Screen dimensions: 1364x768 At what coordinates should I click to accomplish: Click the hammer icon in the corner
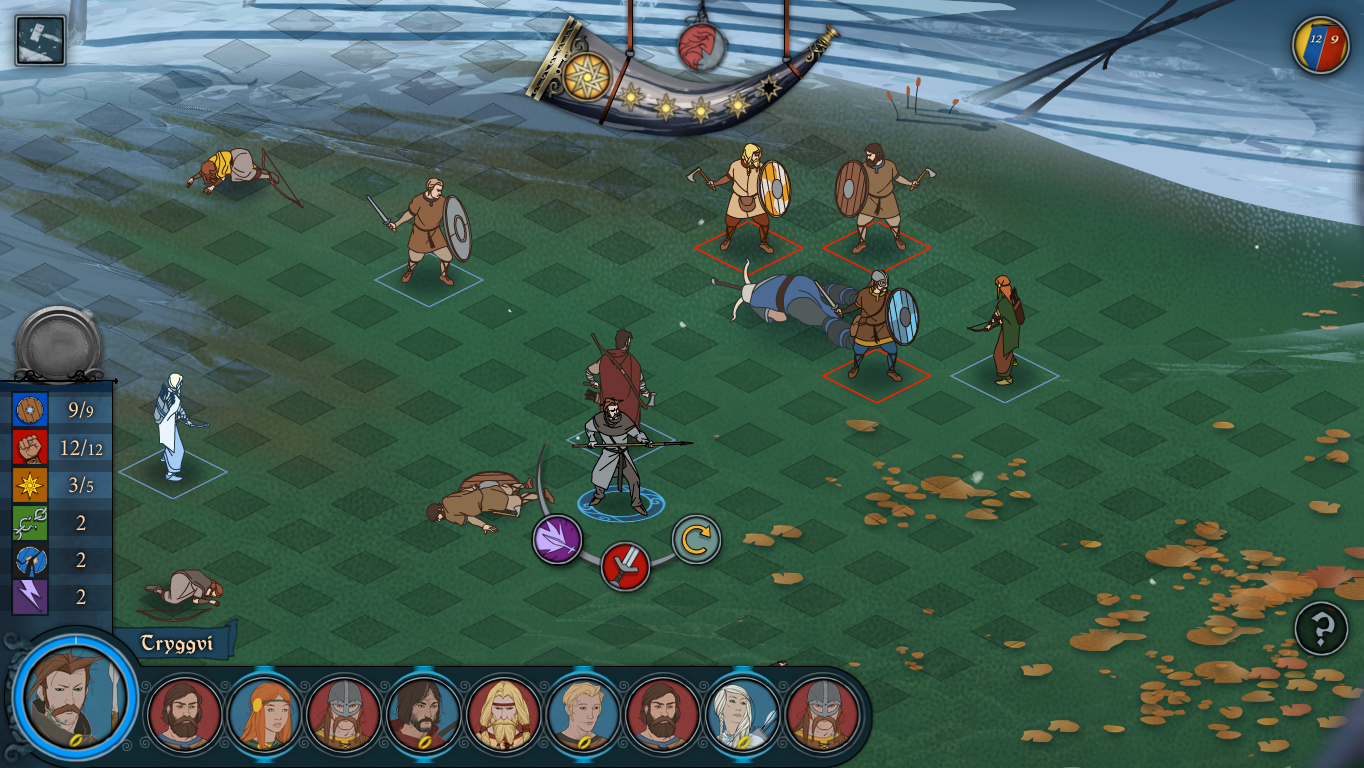click(41, 41)
